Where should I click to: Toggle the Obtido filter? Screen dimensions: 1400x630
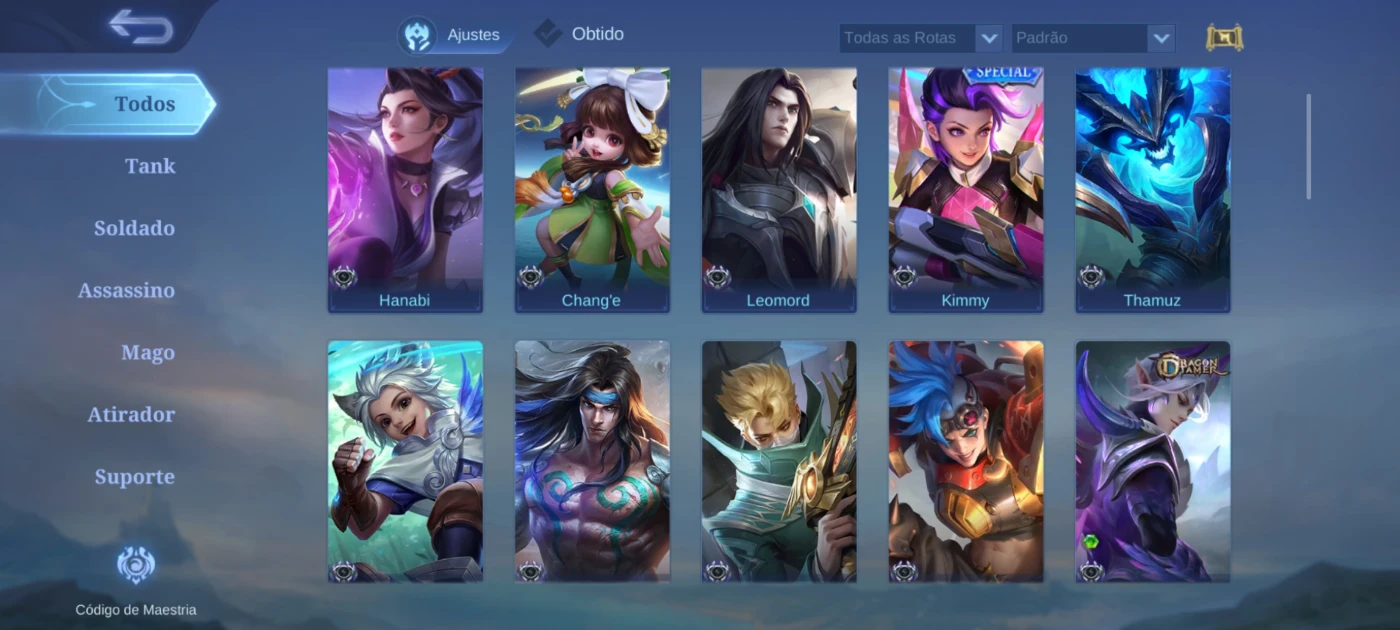pyautogui.click(x=580, y=34)
